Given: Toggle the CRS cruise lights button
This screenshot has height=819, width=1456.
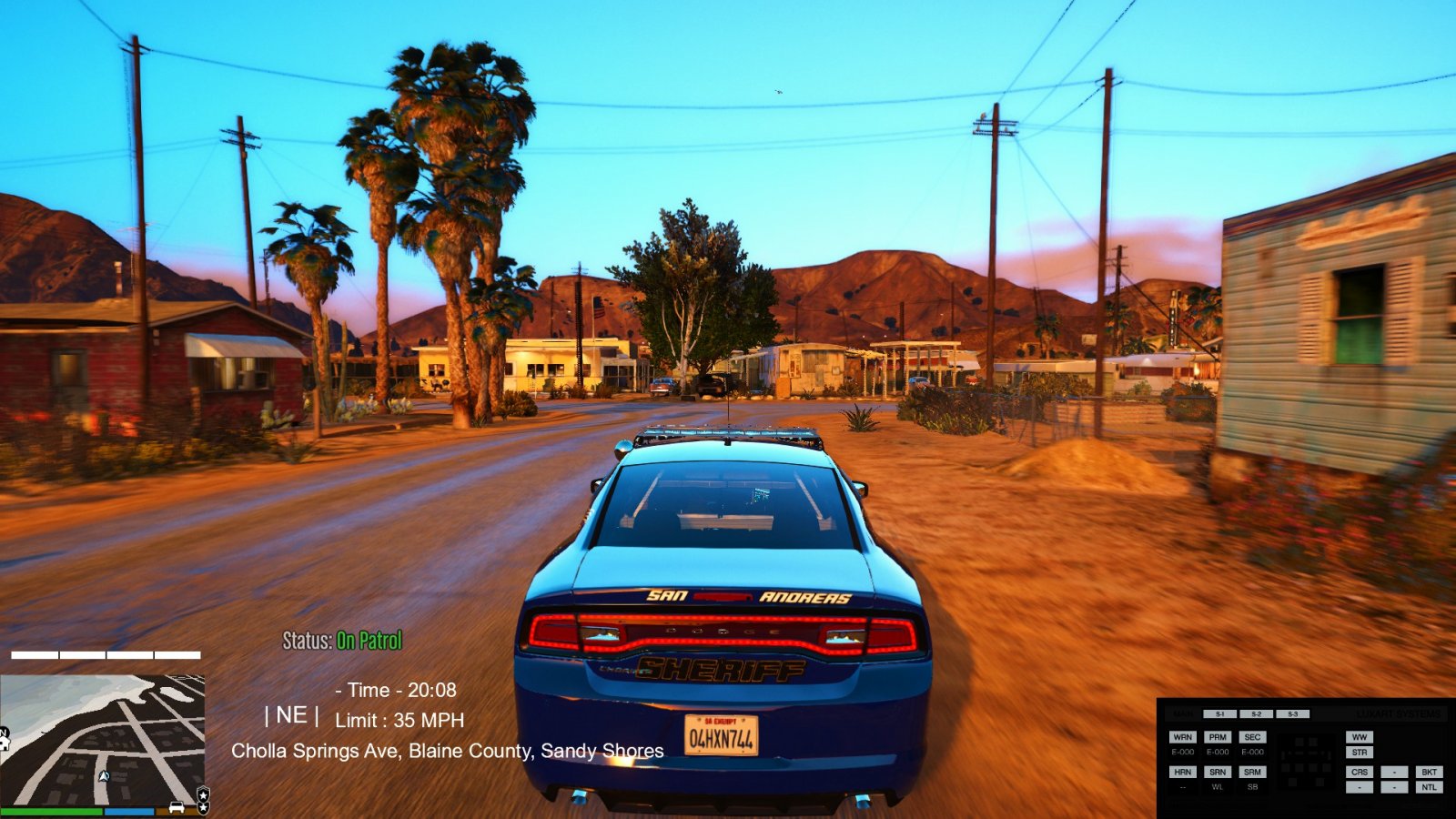Looking at the screenshot, I should tap(1360, 772).
